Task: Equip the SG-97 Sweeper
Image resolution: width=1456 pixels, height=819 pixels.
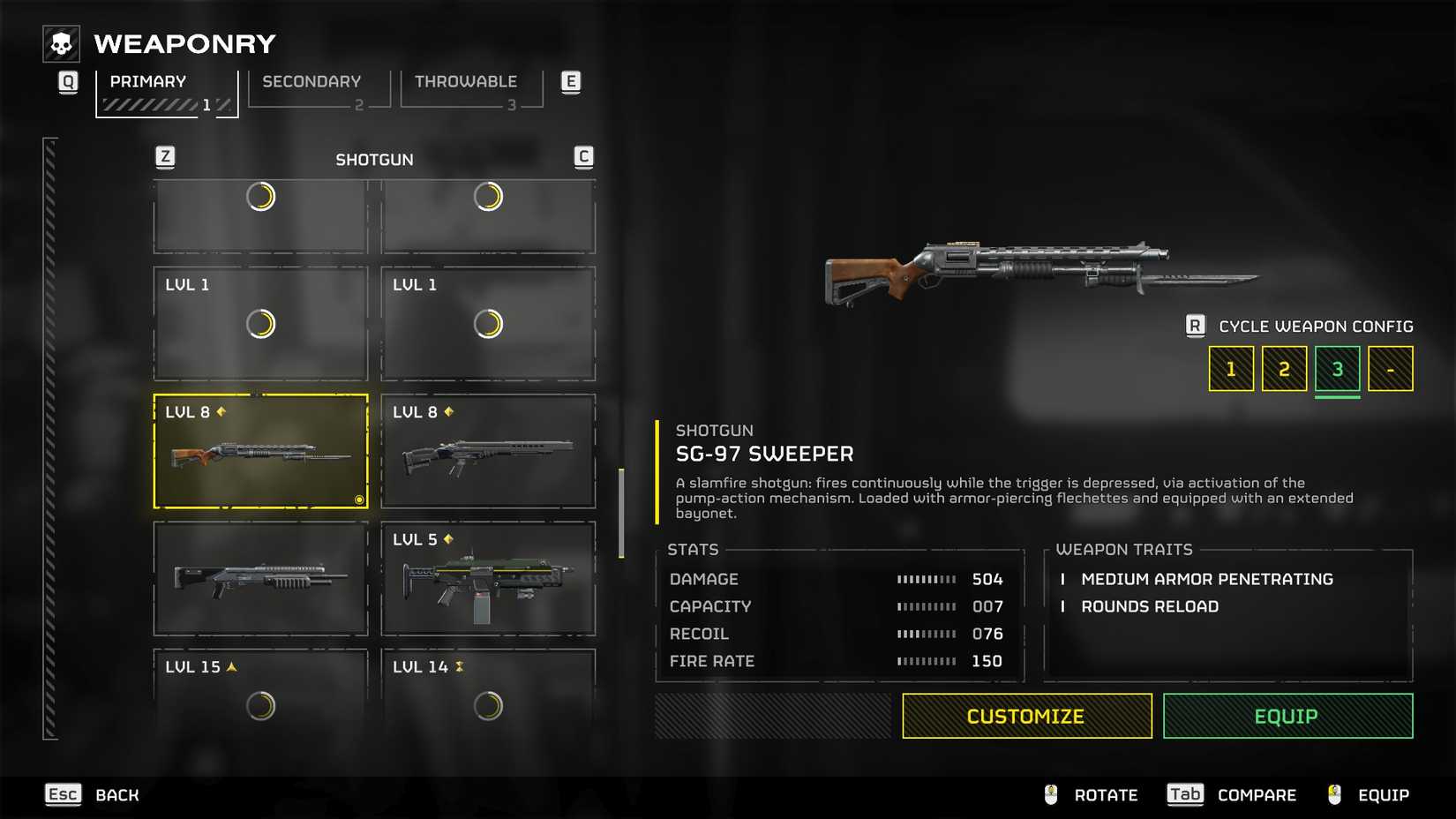Action: tap(1287, 716)
